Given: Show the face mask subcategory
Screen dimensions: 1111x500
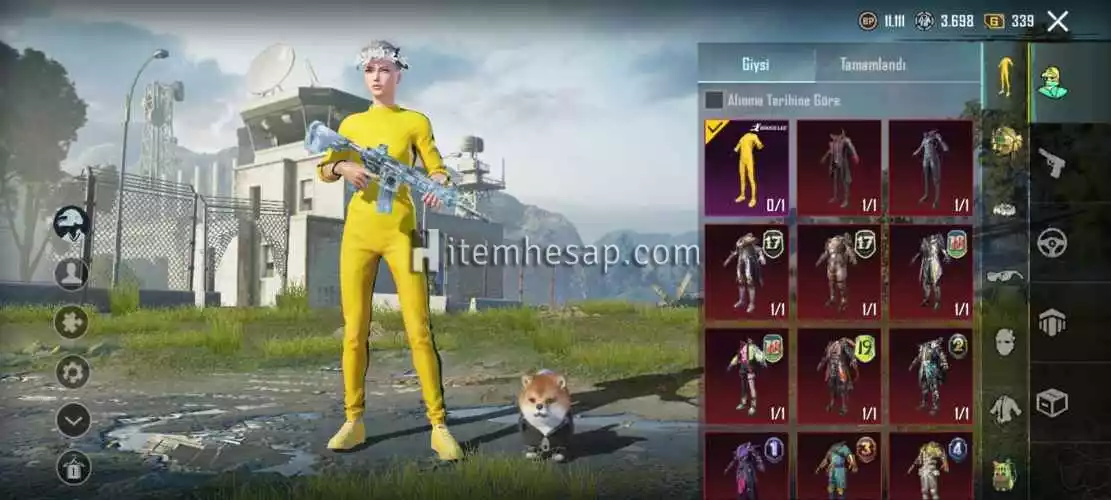Looking at the screenshot, I should (1005, 342).
